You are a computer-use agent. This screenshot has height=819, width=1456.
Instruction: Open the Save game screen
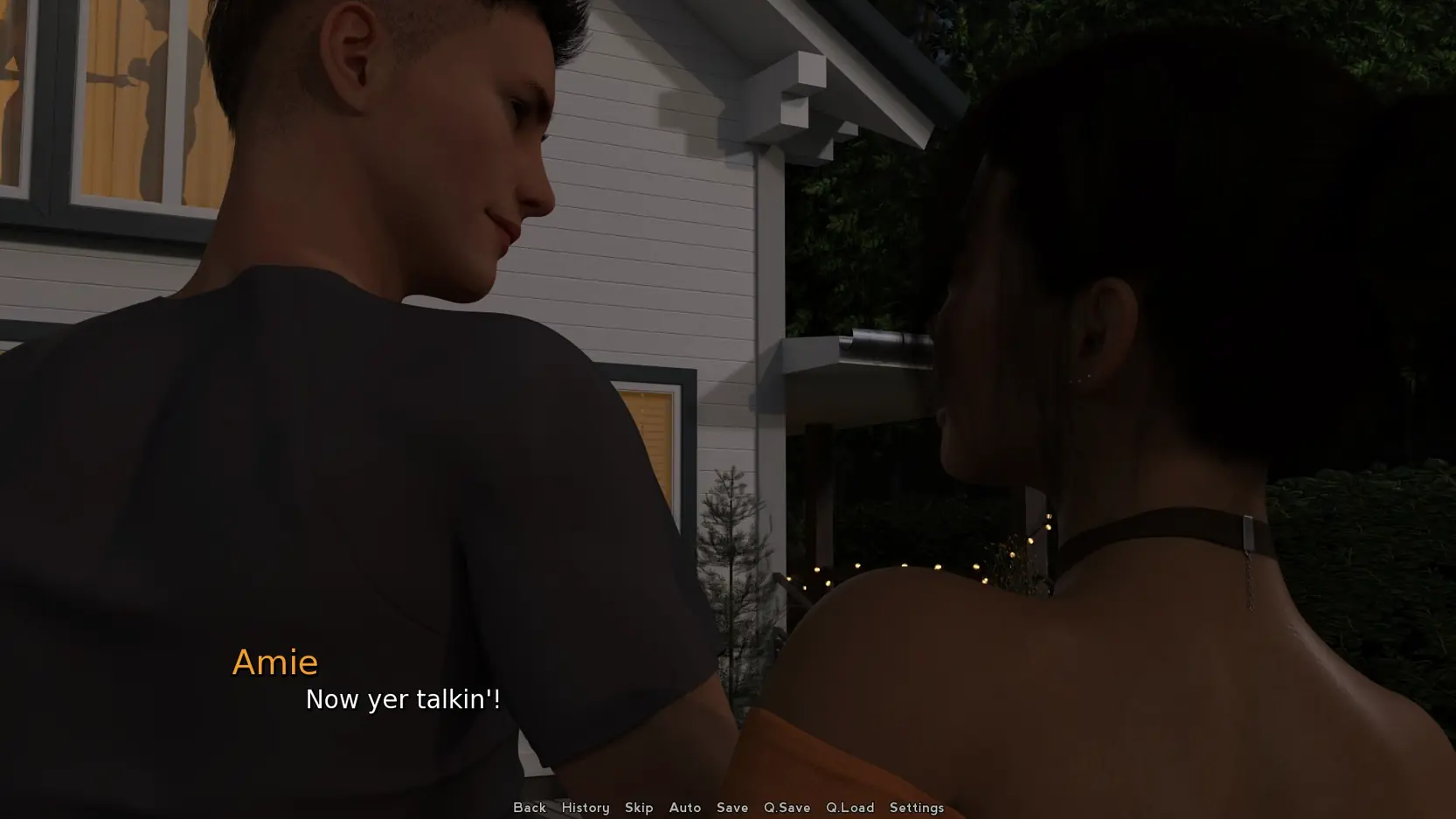pos(732,808)
